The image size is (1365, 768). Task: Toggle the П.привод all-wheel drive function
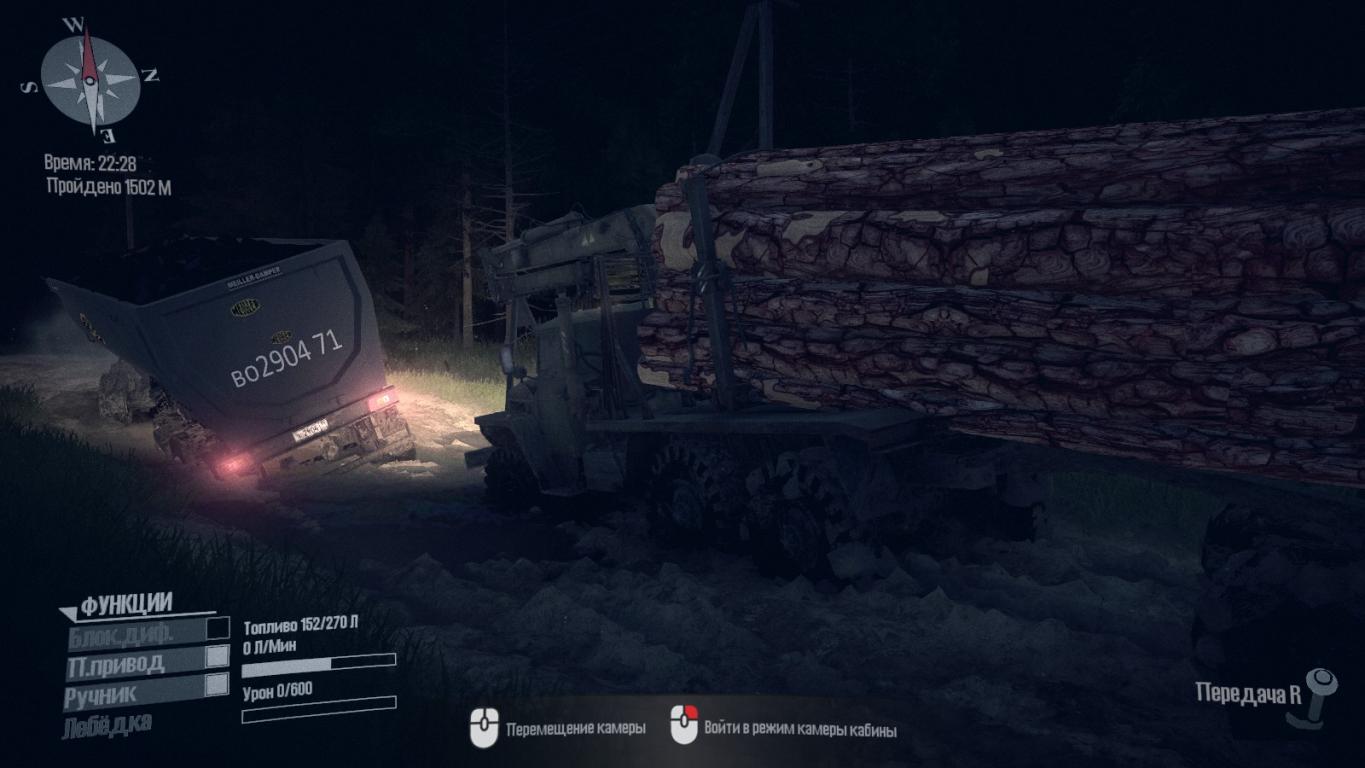tap(216, 657)
